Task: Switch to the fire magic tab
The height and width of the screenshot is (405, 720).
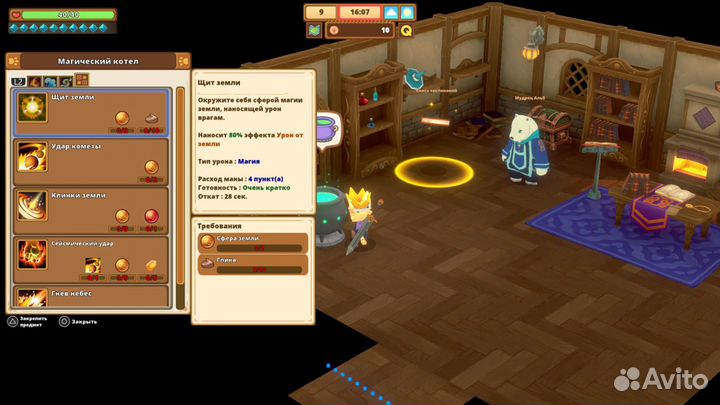Action: (x=35, y=80)
